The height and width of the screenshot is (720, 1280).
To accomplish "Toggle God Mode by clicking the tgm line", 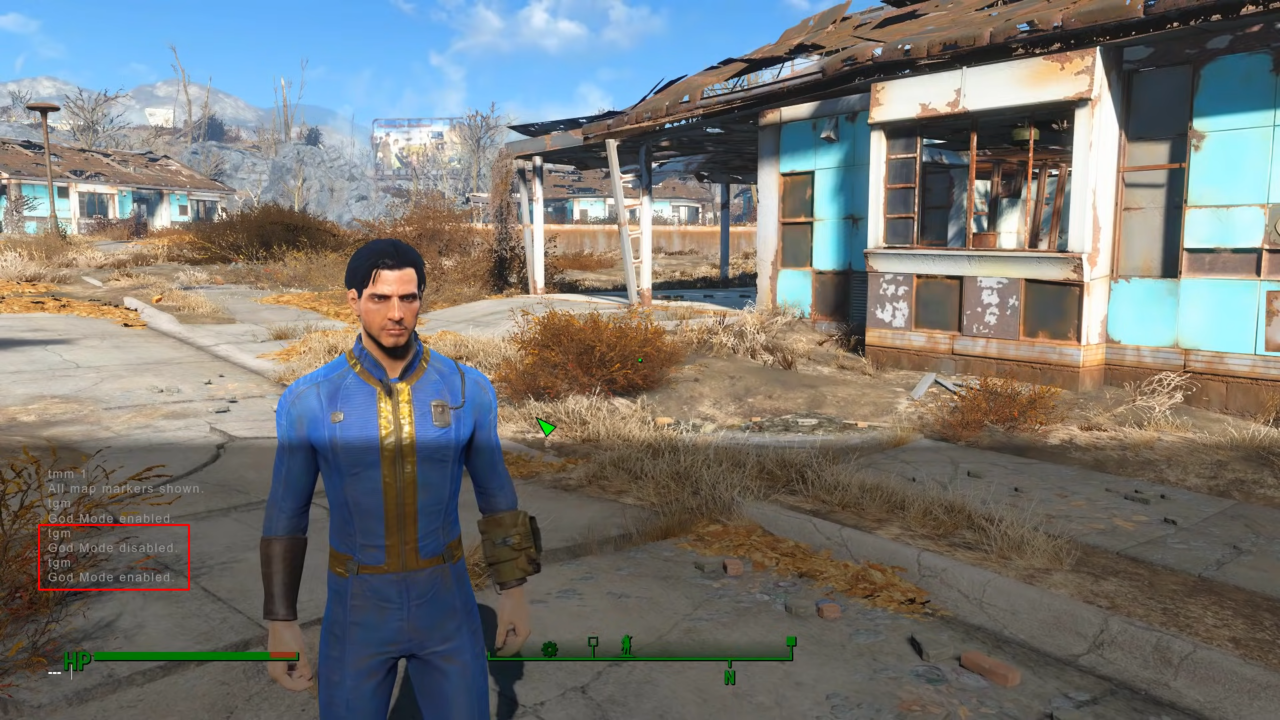I will [x=58, y=562].
